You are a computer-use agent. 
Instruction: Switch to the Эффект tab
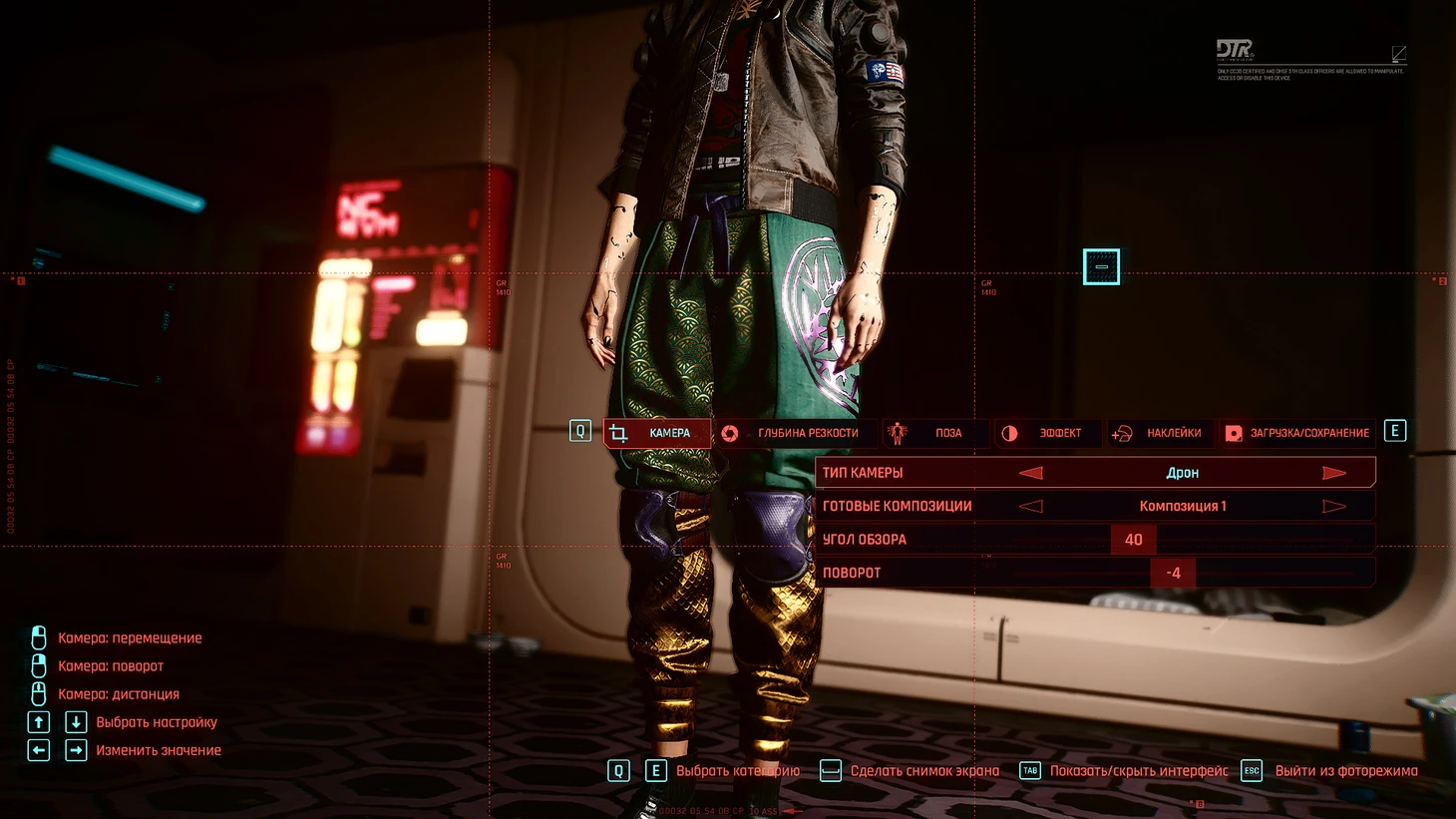1047,433
